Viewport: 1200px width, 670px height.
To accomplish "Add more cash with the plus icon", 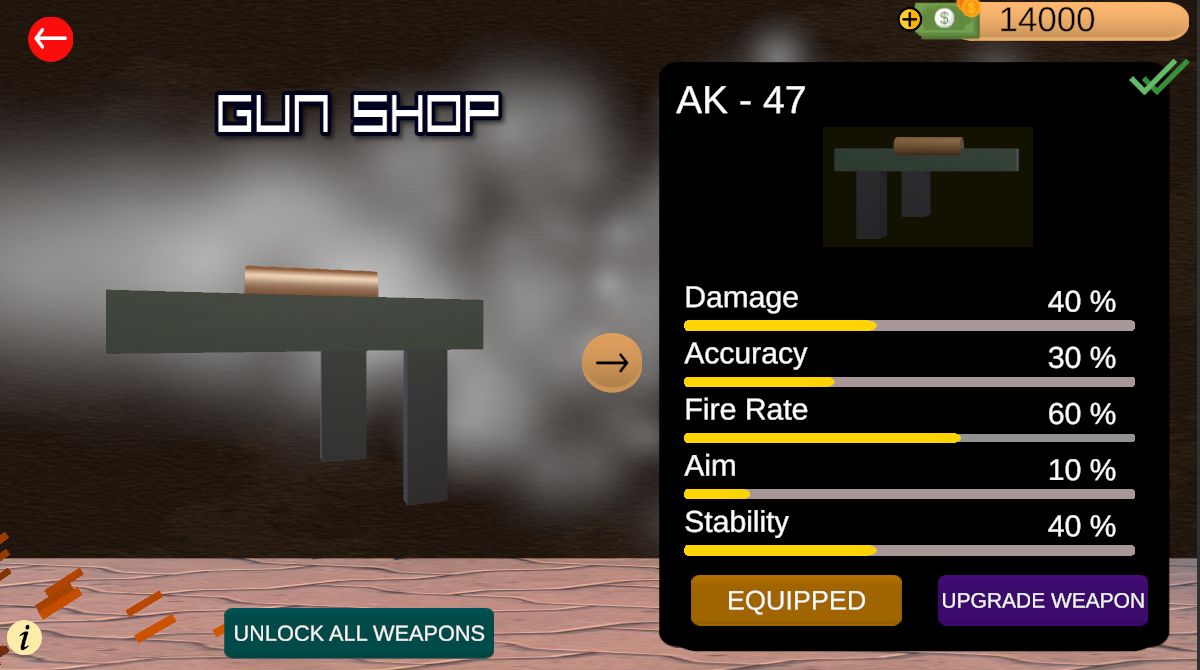I will pyautogui.click(x=909, y=19).
